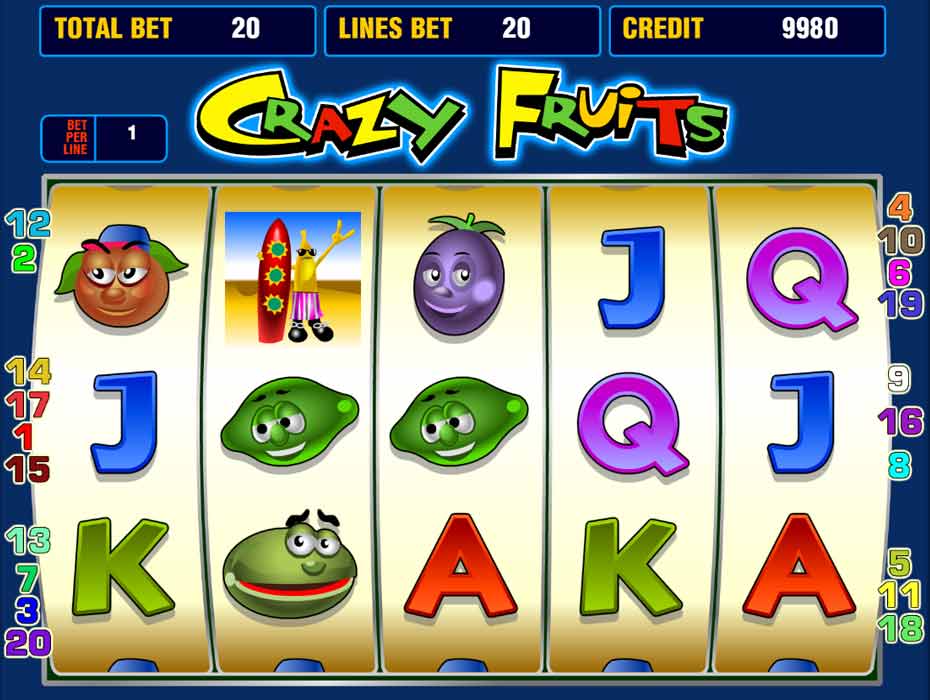Choose payline number 5
The height and width of the screenshot is (700, 930).
point(900,562)
